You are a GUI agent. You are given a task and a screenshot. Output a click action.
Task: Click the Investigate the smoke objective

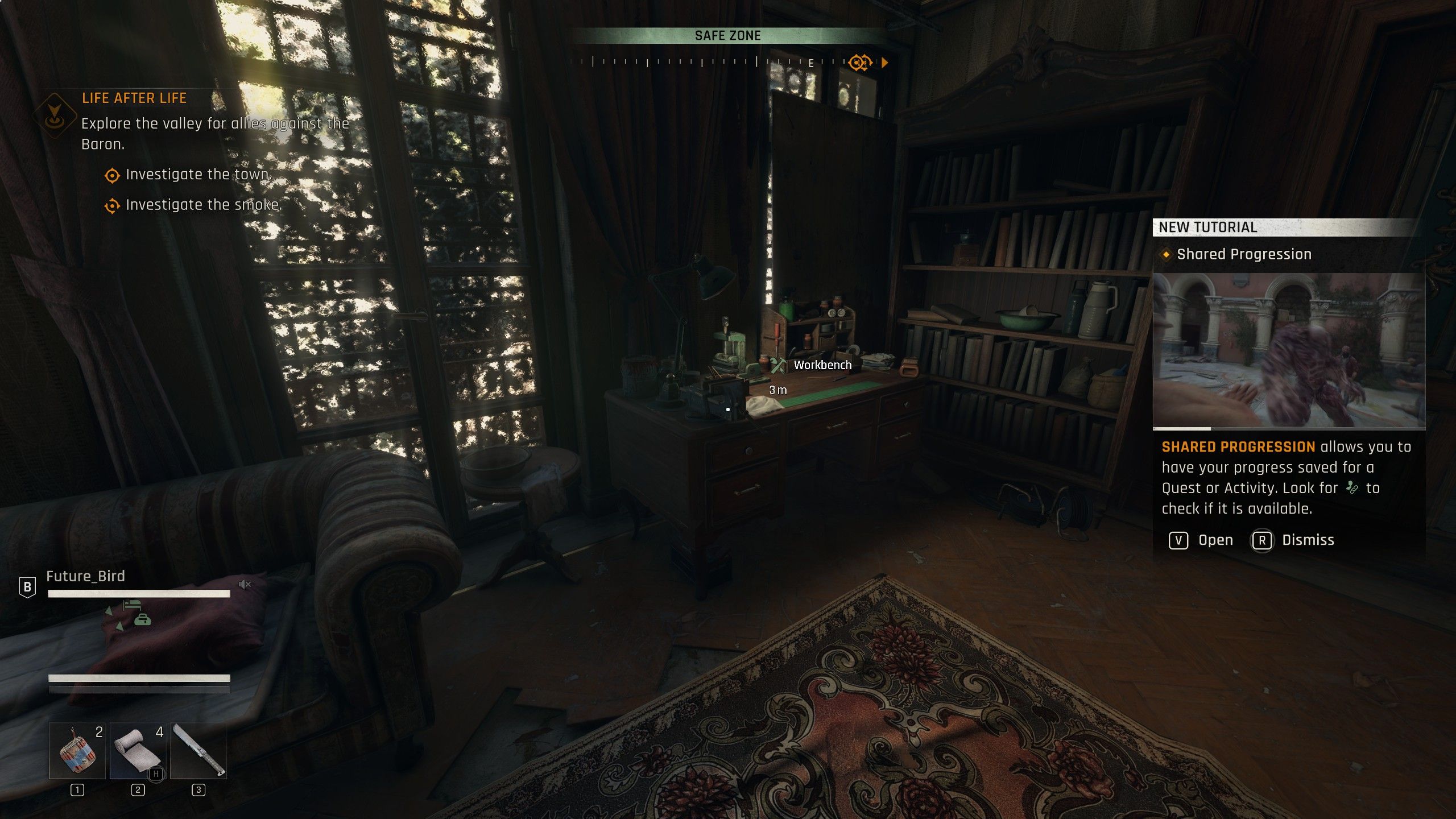click(x=203, y=205)
